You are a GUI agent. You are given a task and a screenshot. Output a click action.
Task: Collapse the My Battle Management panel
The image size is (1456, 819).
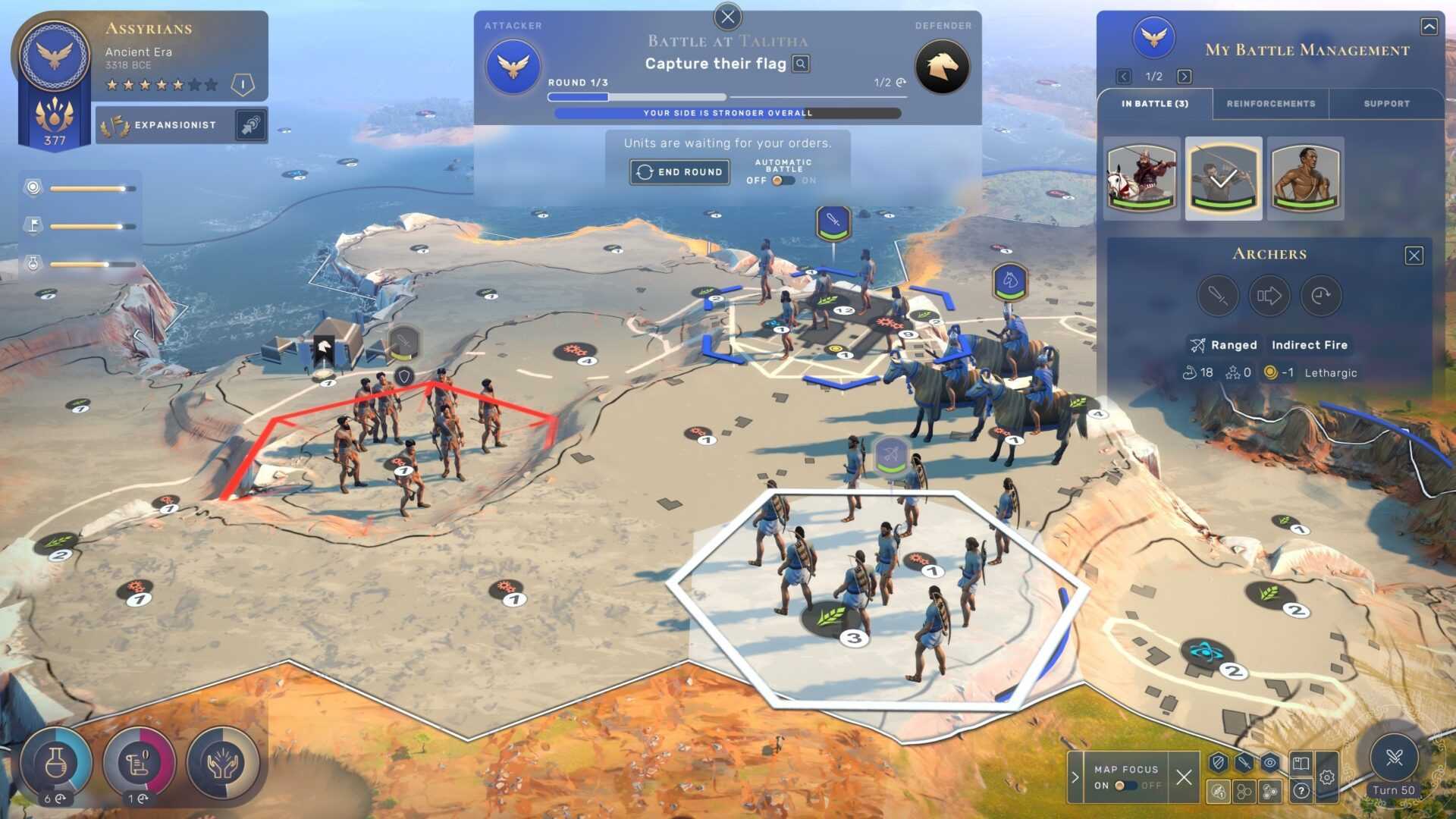(1429, 27)
